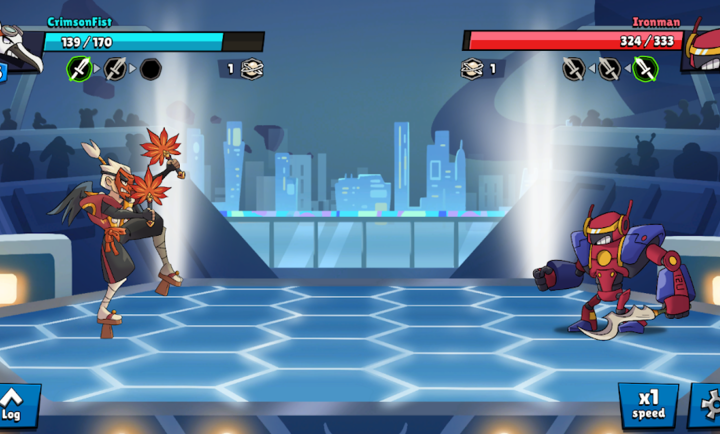
Task: Inspect Ironman's layered stack counter icon
Action: pos(472,69)
